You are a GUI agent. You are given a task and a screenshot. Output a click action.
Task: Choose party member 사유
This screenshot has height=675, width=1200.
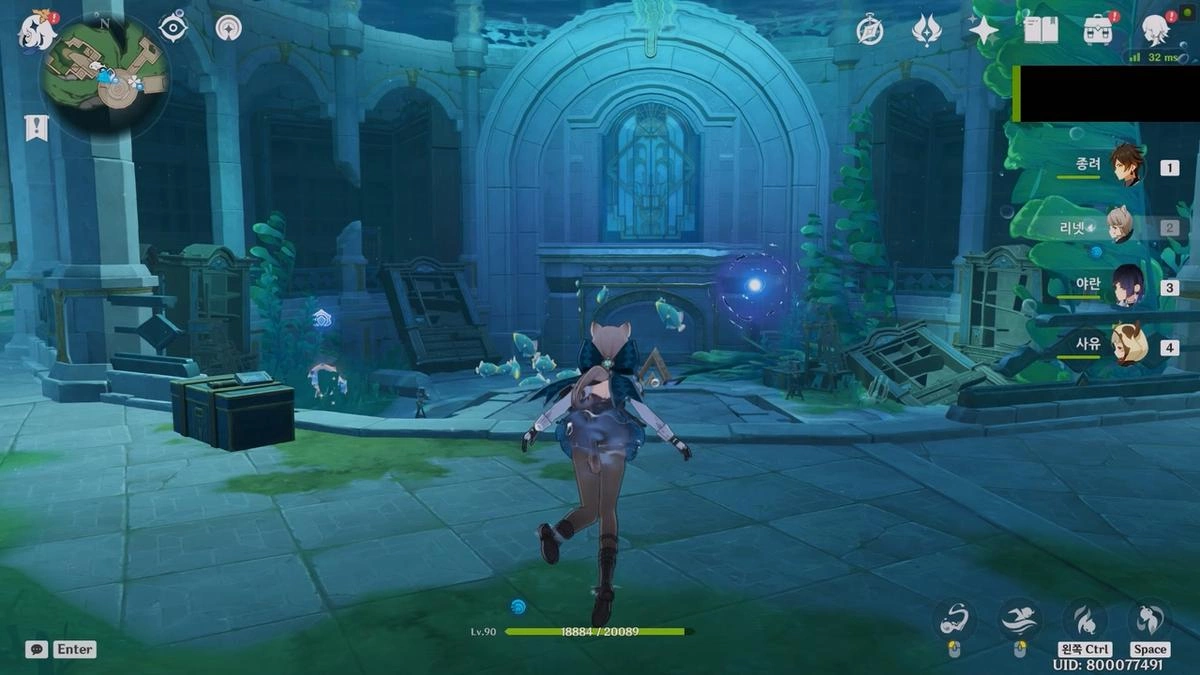pos(1128,345)
